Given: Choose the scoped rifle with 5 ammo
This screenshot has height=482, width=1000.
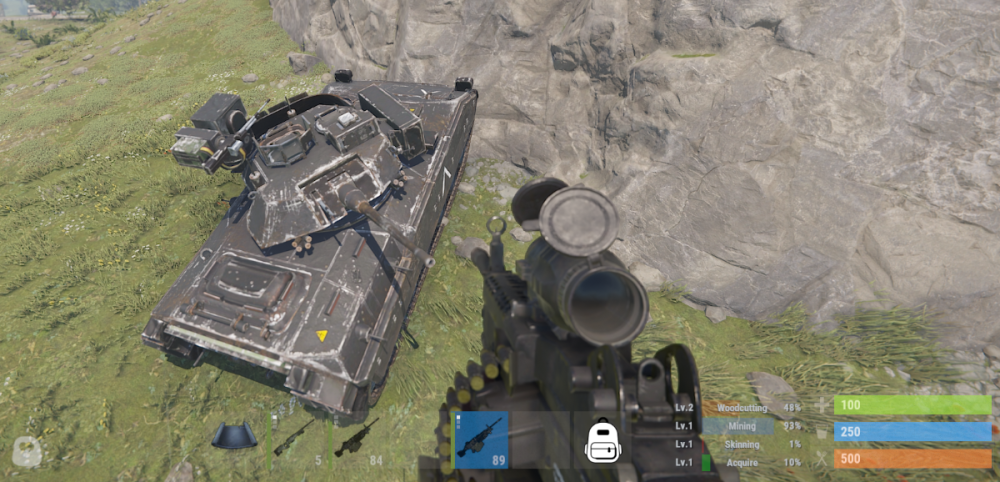Looking at the screenshot, I should click(x=293, y=438).
